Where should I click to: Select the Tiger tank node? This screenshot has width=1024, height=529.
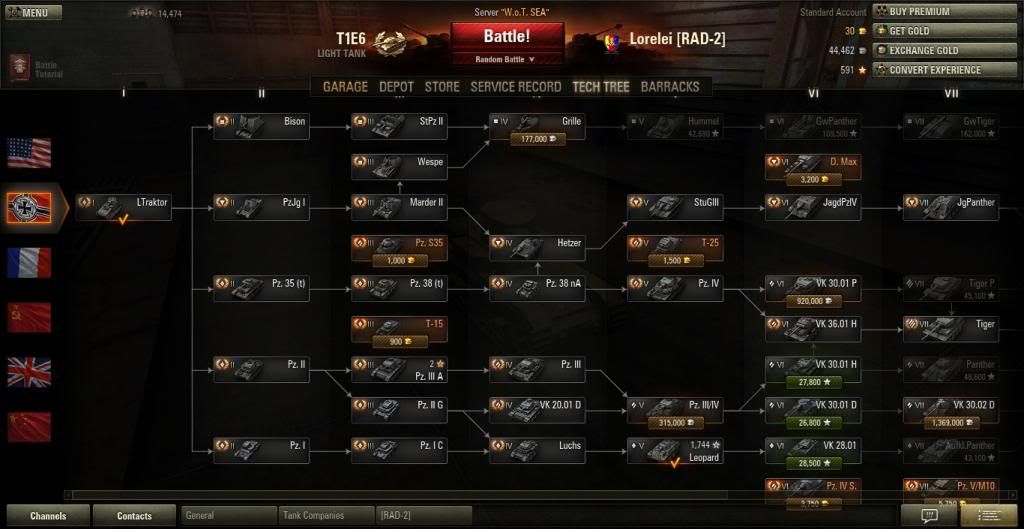pos(951,324)
